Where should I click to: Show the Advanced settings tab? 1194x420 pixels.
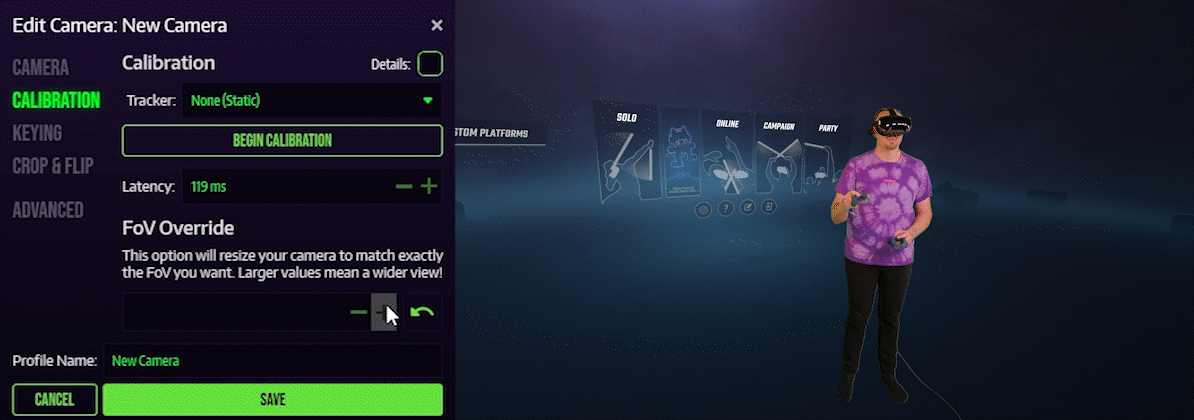(x=48, y=210)
